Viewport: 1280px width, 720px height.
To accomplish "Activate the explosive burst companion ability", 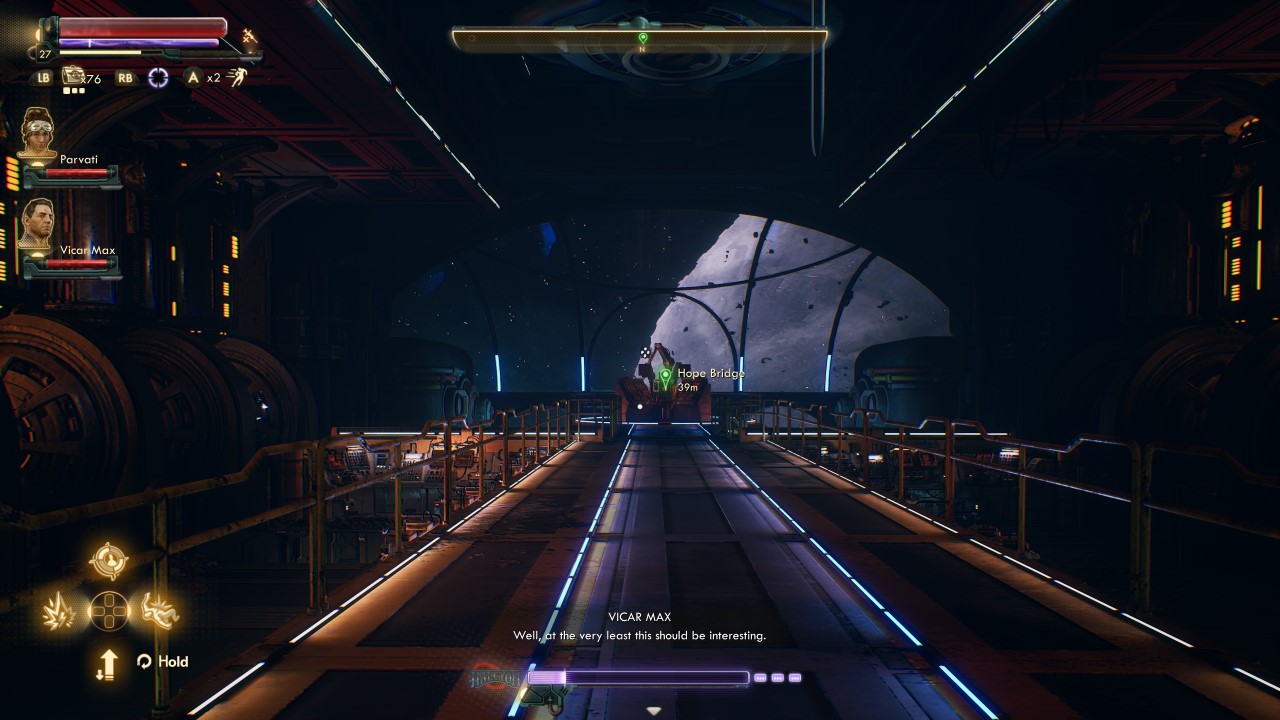I will pos(57,611).
